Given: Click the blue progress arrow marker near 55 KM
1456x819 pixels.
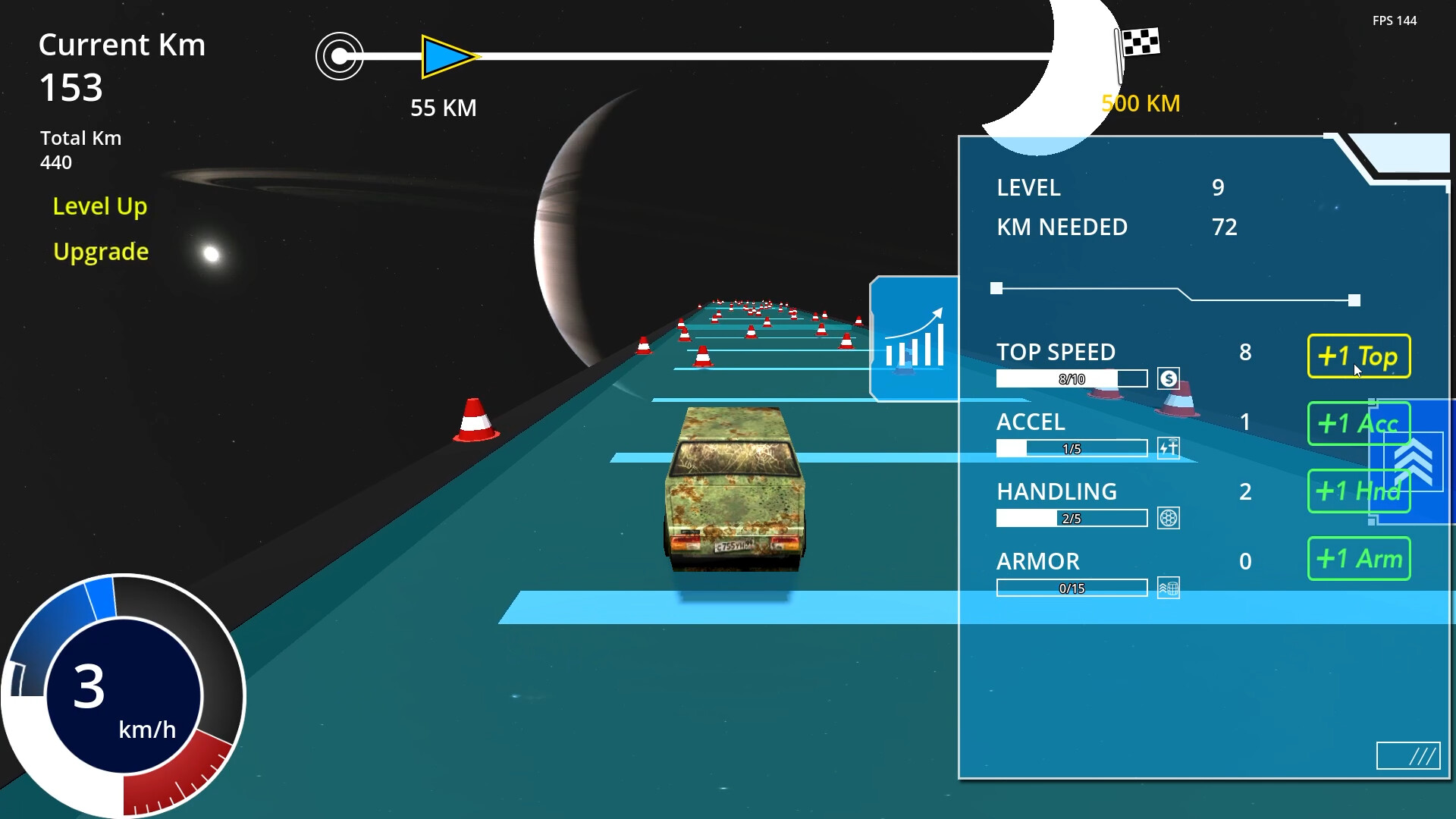Looking at the screenshot, I should (x=447, y=55).
